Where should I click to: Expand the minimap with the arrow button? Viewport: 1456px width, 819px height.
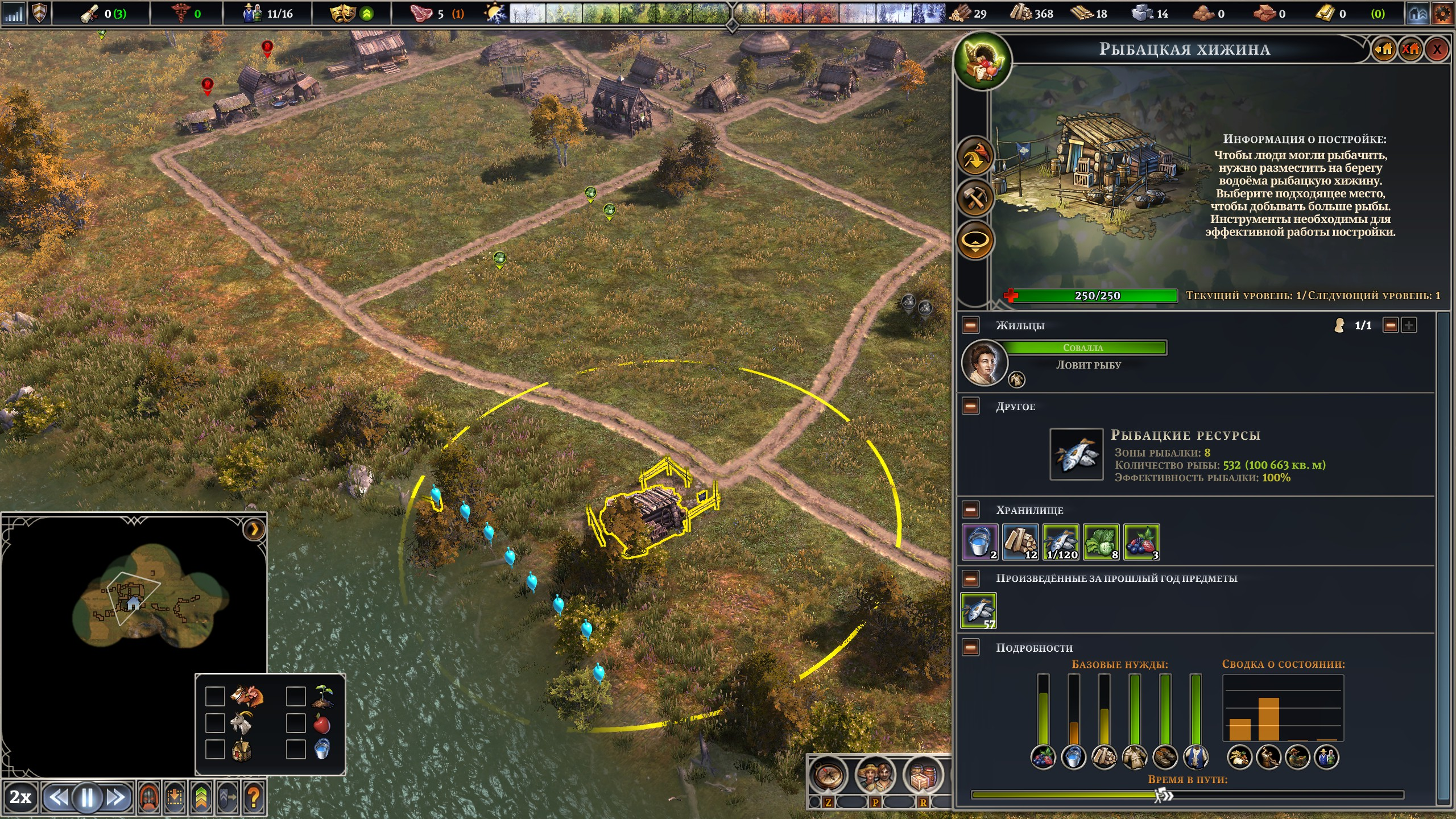254,530
